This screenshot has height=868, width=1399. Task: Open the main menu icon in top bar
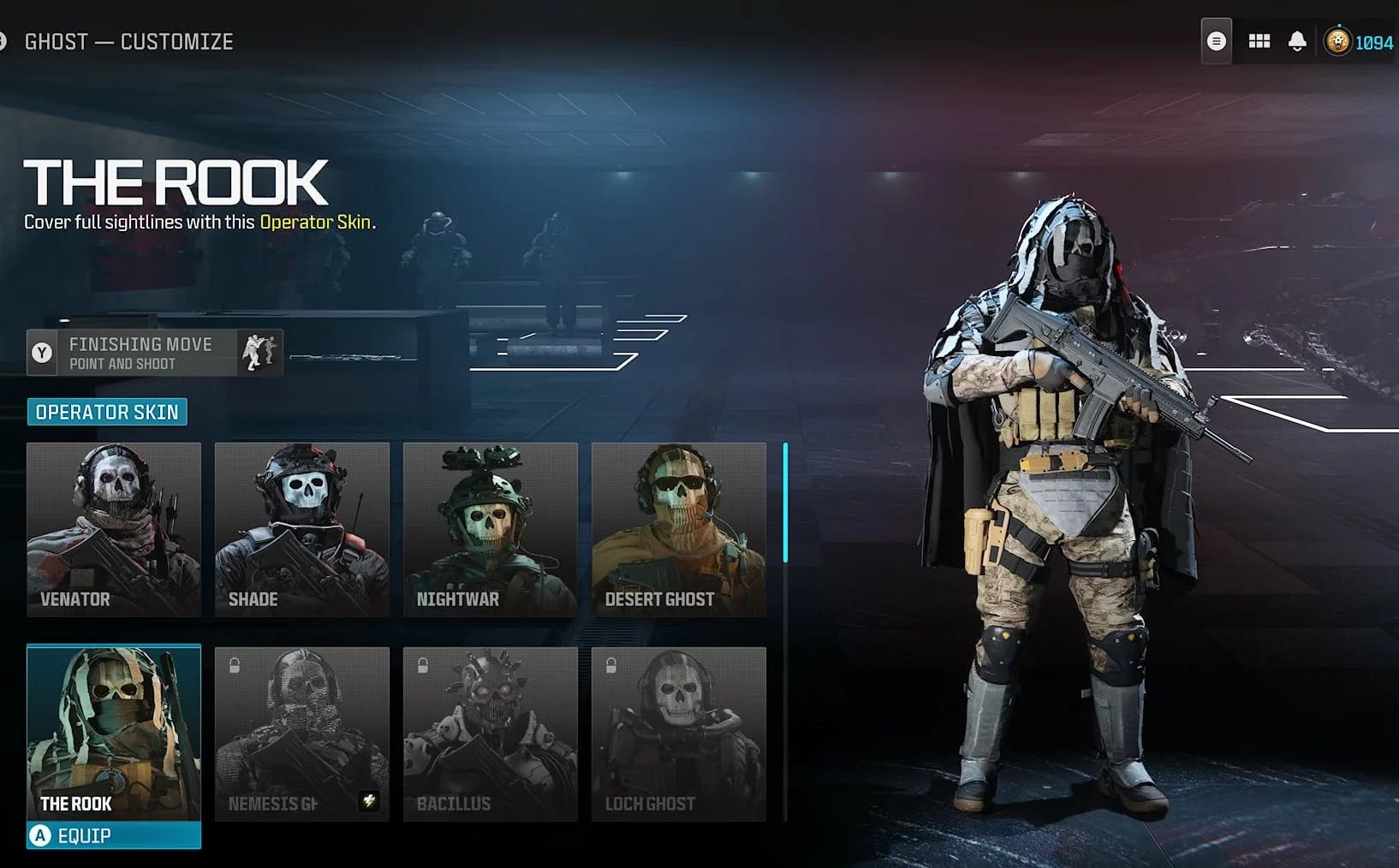click(1217, 39)
